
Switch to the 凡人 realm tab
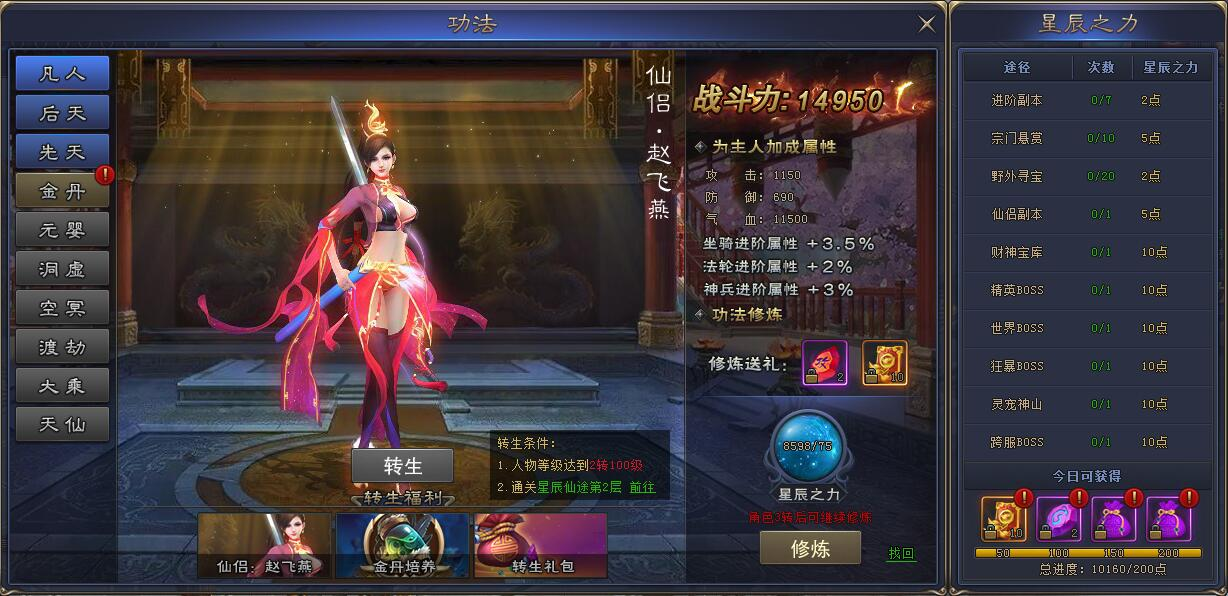tap(62, 74)
